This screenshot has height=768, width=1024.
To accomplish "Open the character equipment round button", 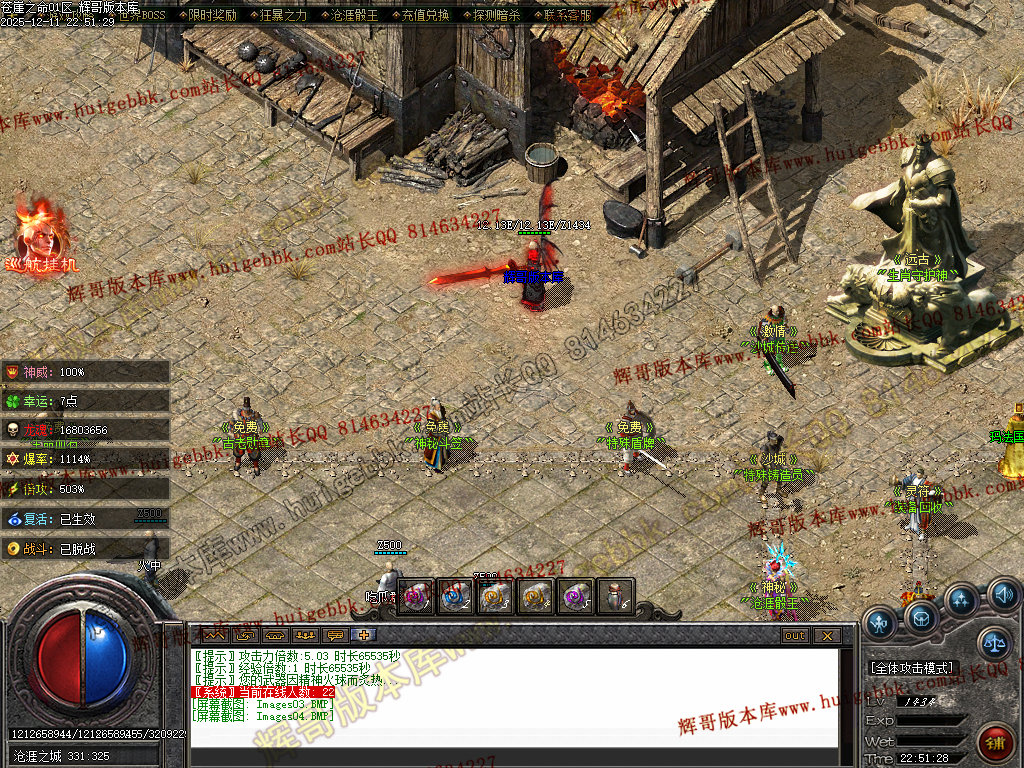I will 880,623.
